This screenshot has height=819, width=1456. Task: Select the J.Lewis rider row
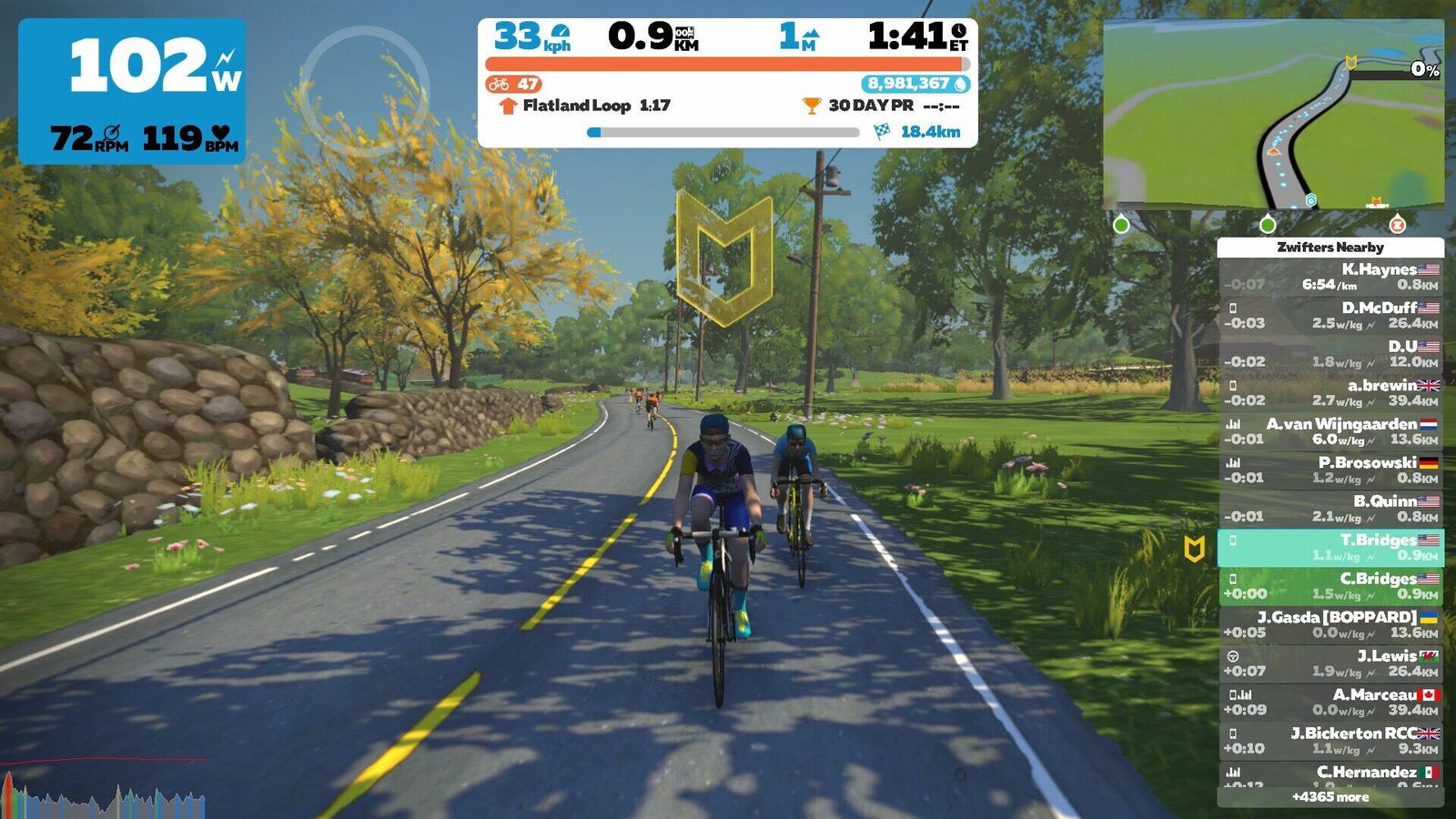pyautogui.click(x=1330, y=663)
